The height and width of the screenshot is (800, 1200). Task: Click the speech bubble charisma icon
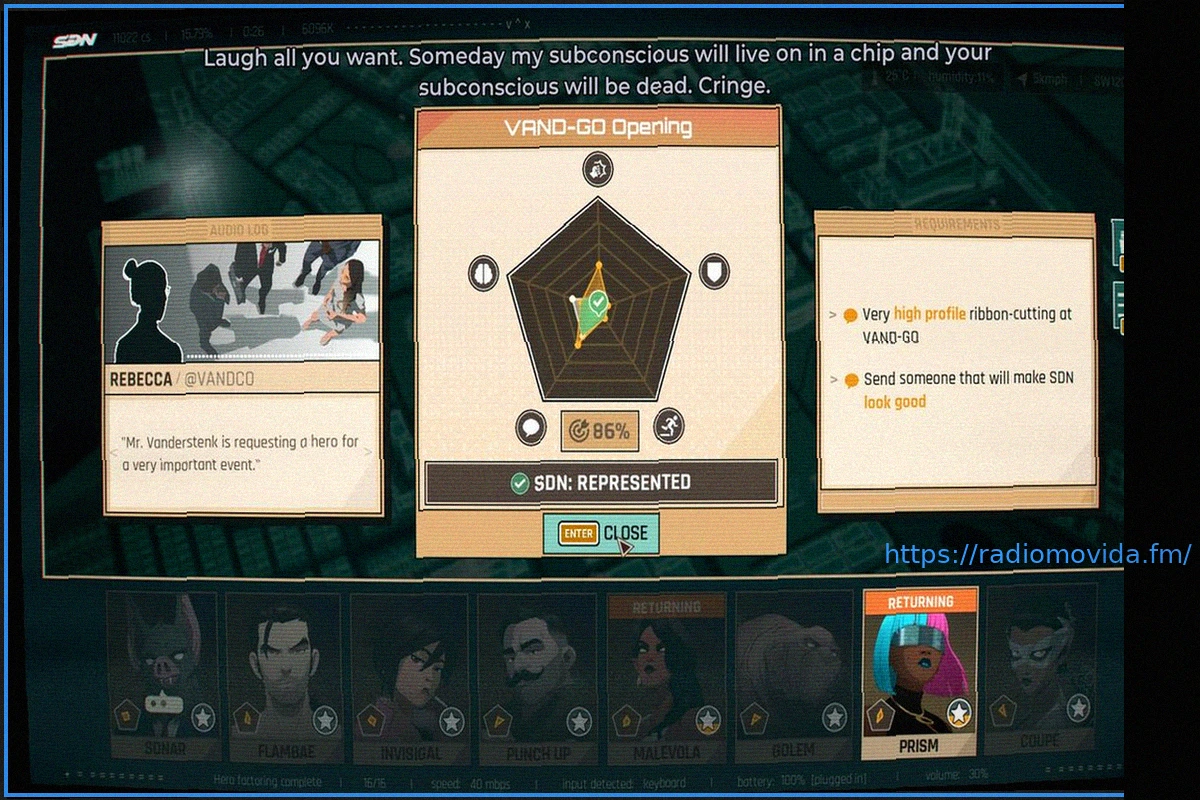531,428
